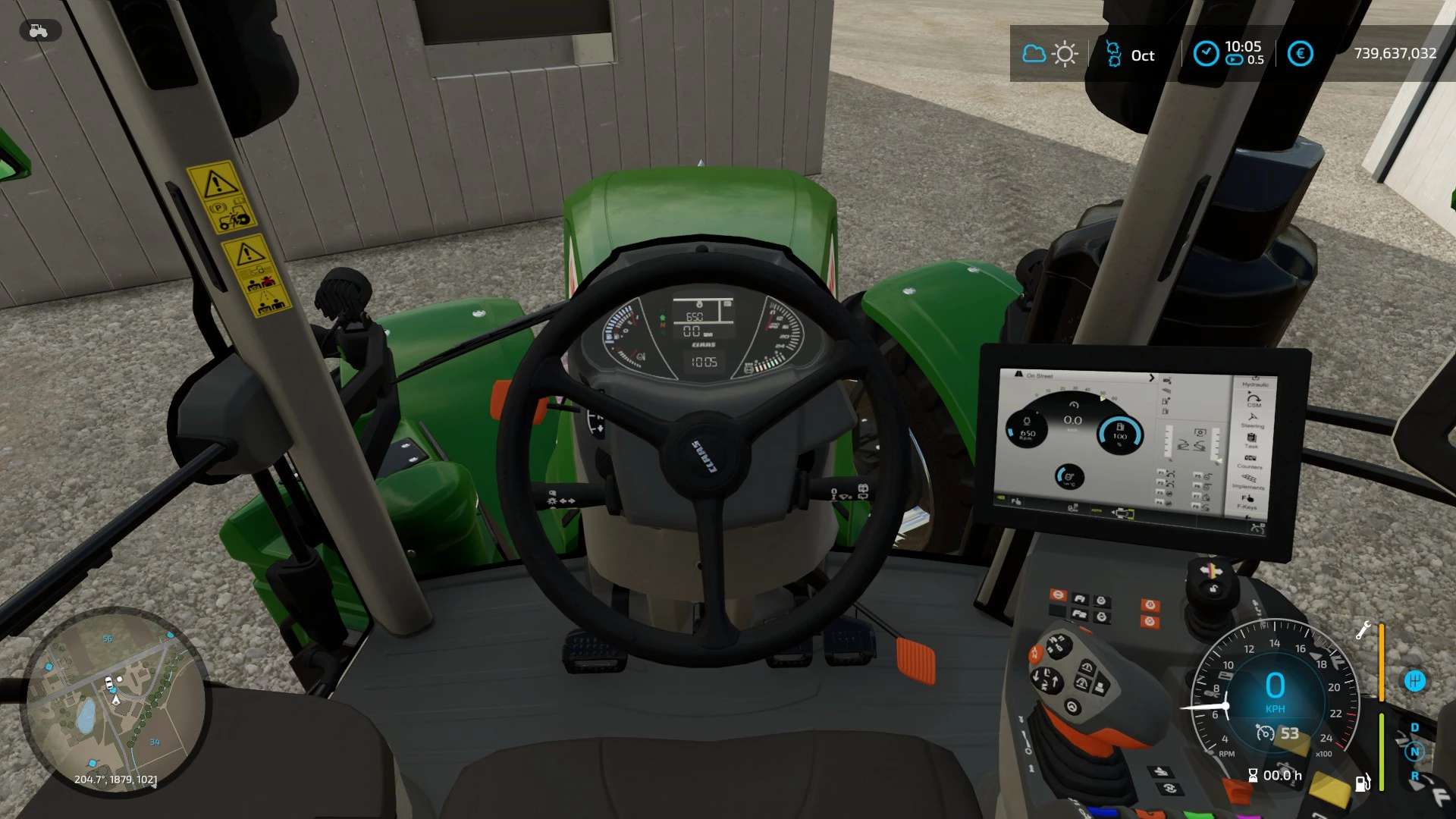Open the circular minimap
Screen dimensions: 1456x819
coord(114,701)
